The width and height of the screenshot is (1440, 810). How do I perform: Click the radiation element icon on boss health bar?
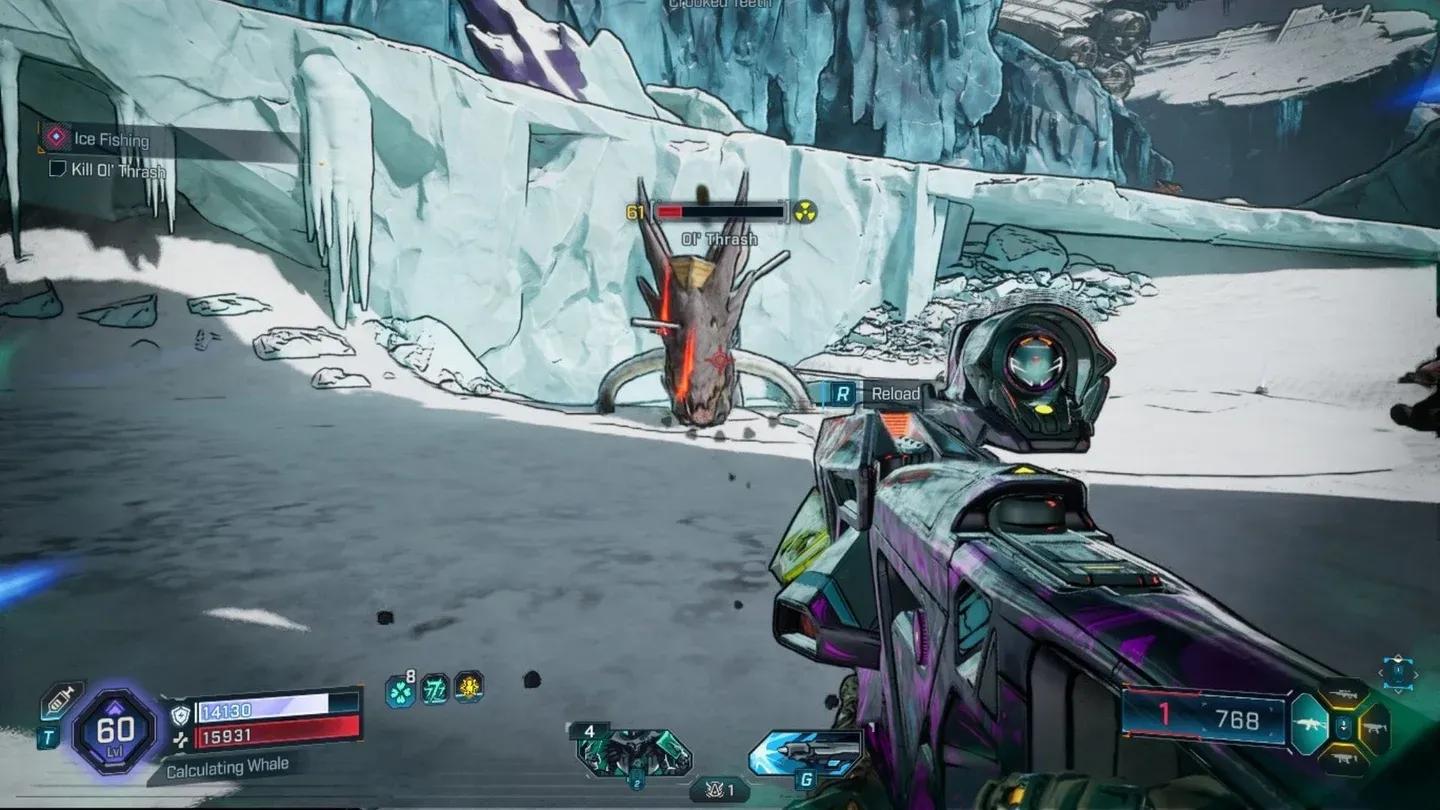tap(806, 211)
